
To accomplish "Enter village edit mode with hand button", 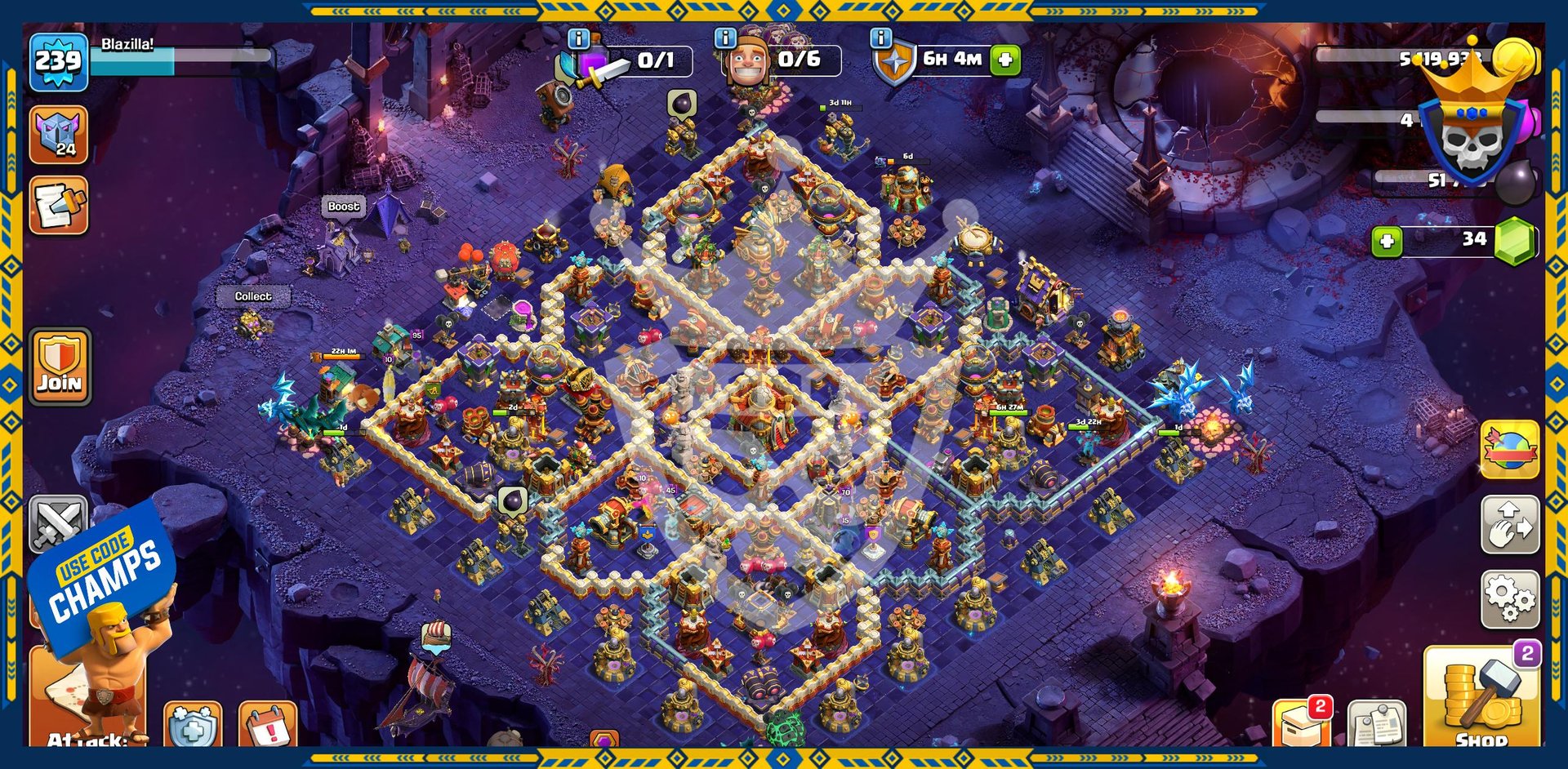I will (x=1510, y=525).
